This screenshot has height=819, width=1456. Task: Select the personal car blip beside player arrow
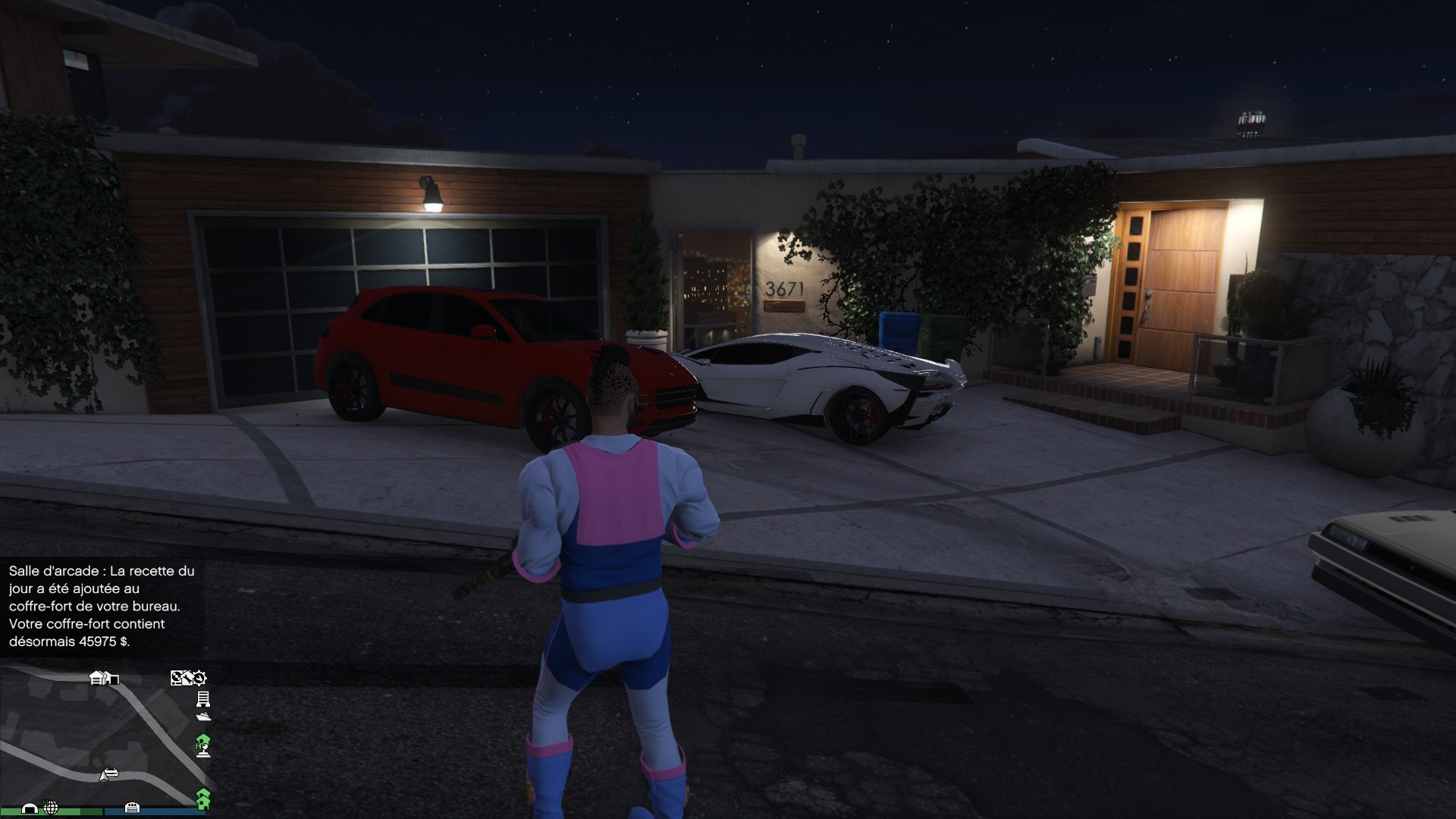coord(111,773)
